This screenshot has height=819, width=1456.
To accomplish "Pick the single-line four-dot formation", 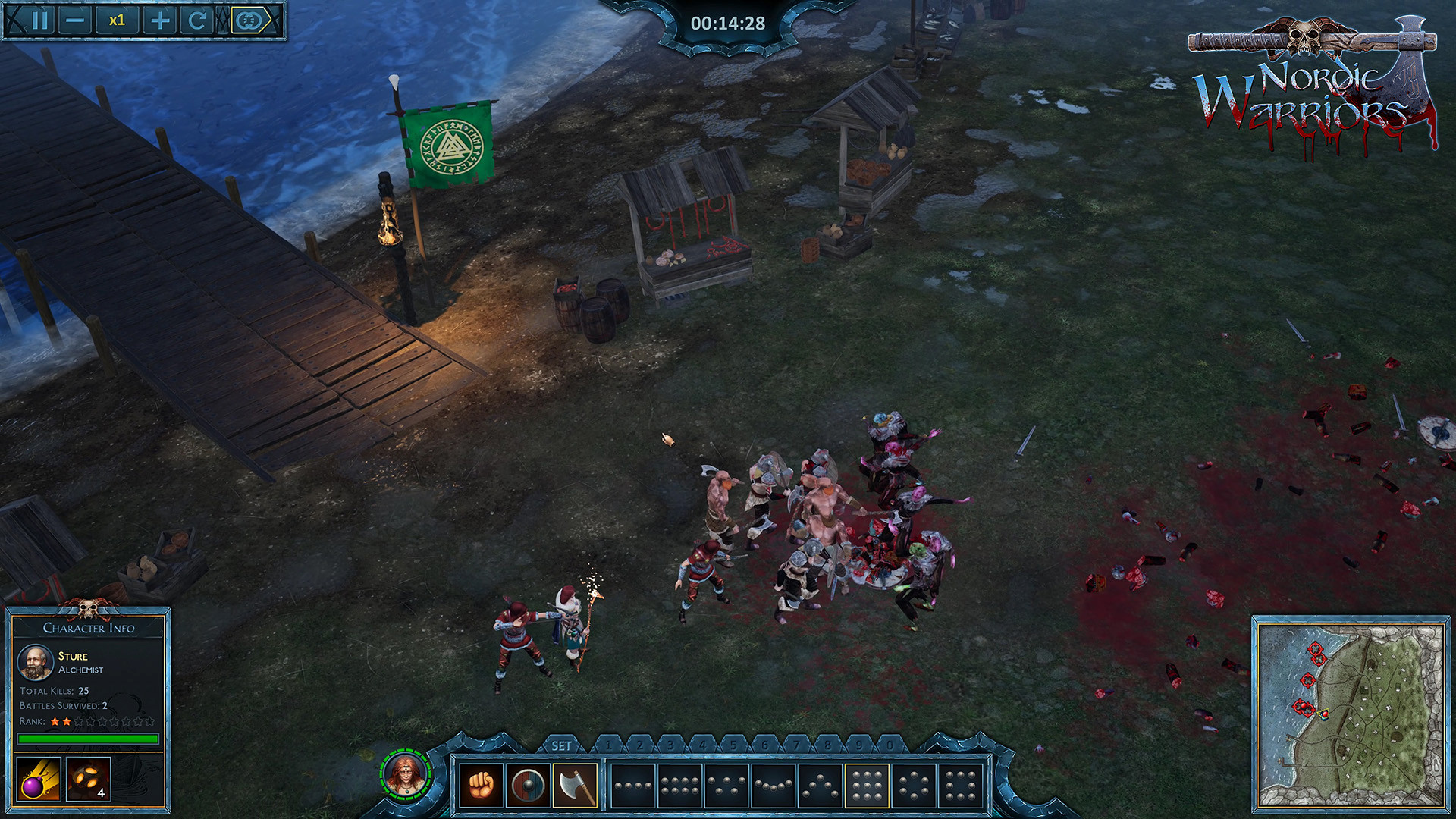I will coord(633,786).
